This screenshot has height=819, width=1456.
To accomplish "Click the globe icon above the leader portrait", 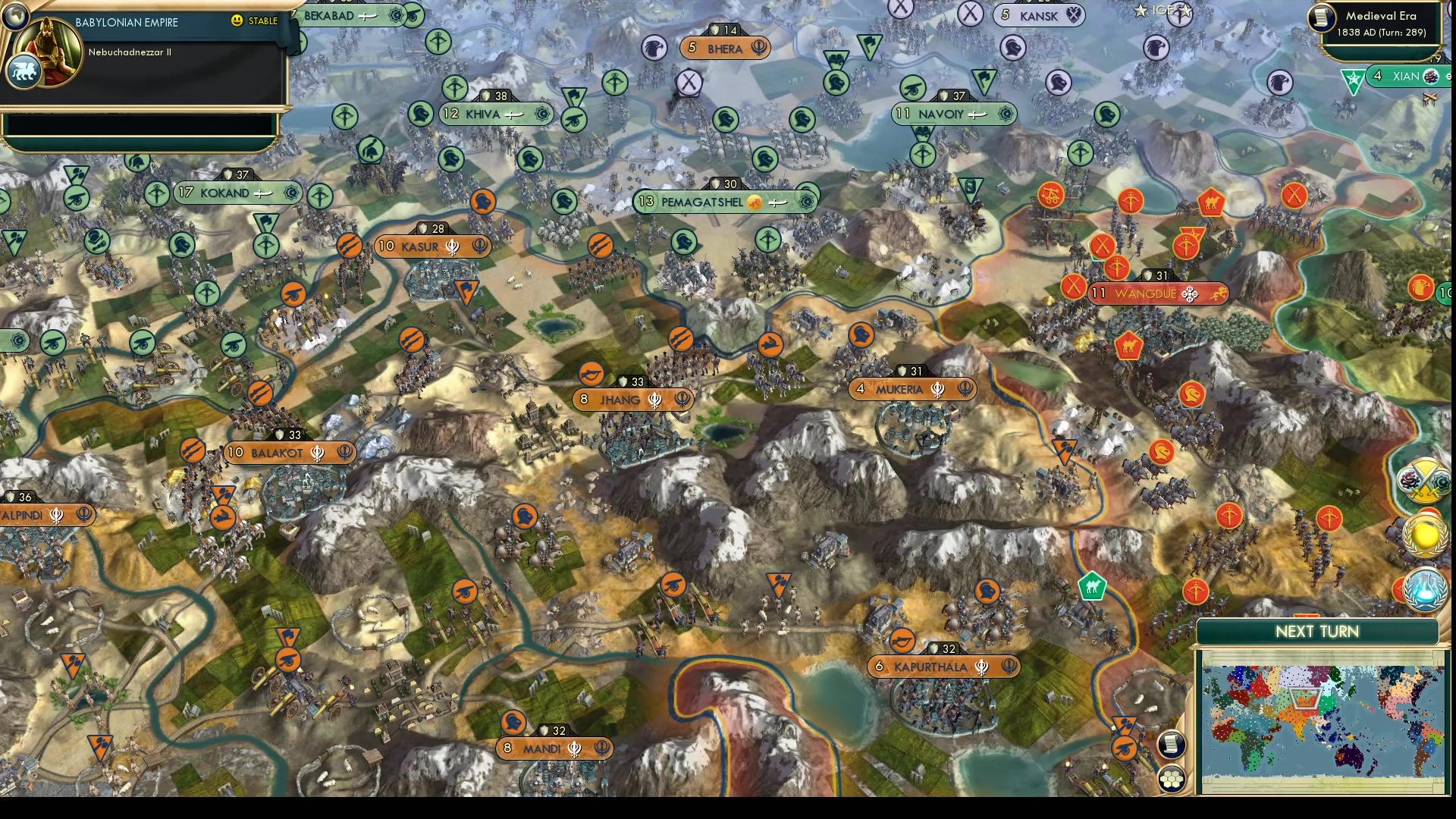I will tap(17, 17).
